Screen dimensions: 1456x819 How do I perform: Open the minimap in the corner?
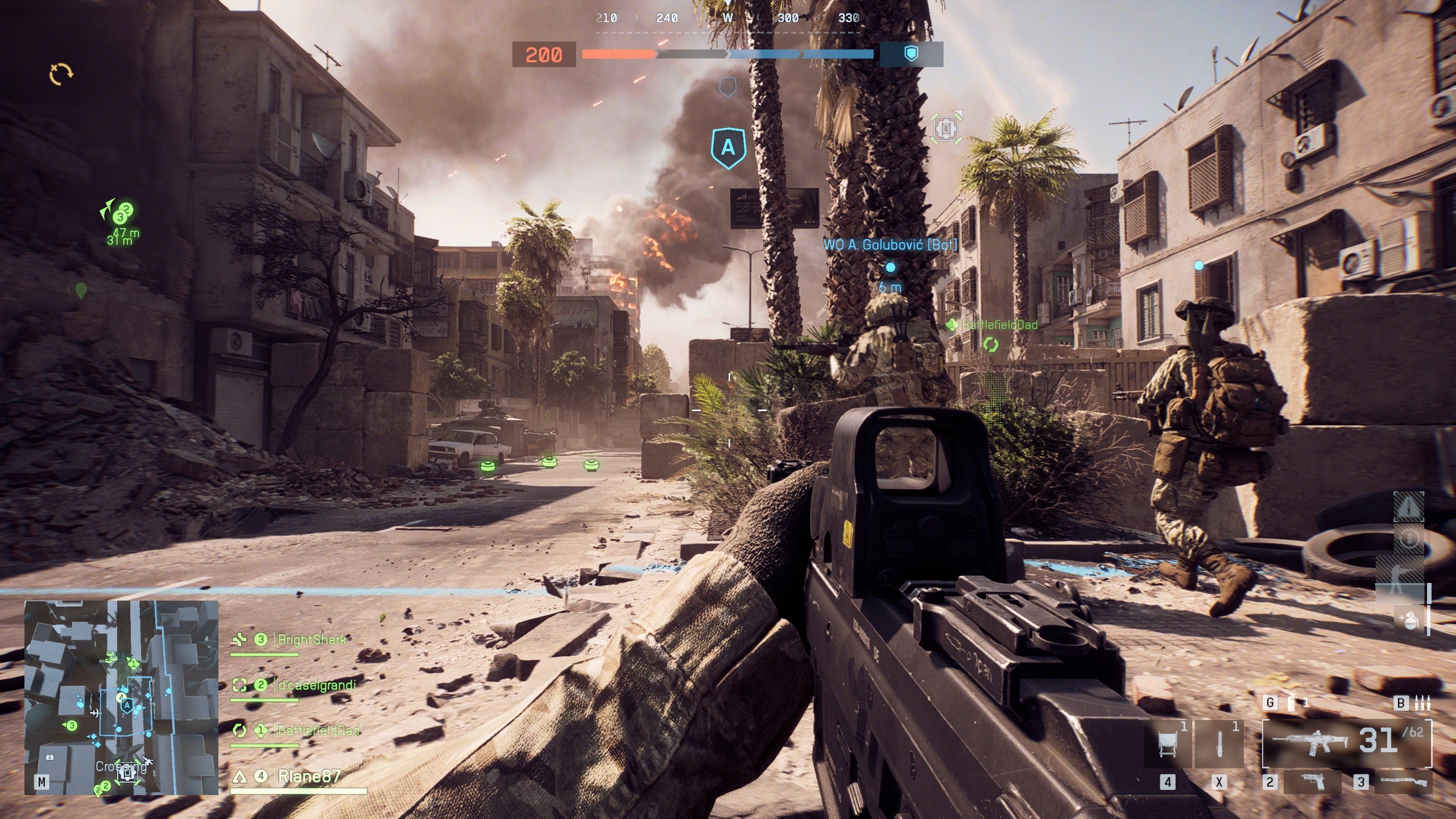click(121, 697)
